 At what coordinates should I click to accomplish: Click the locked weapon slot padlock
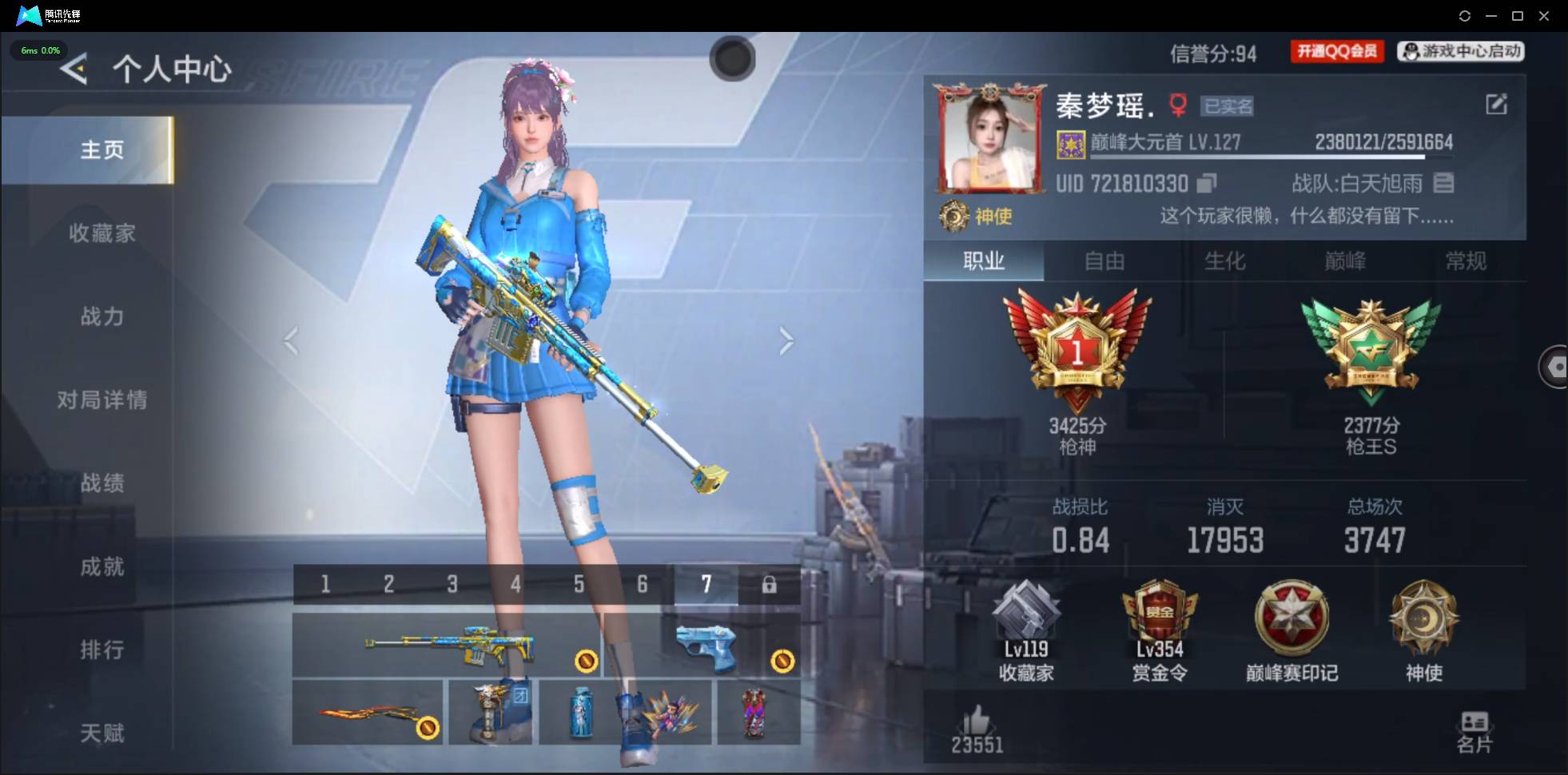(x=770, y=584)
